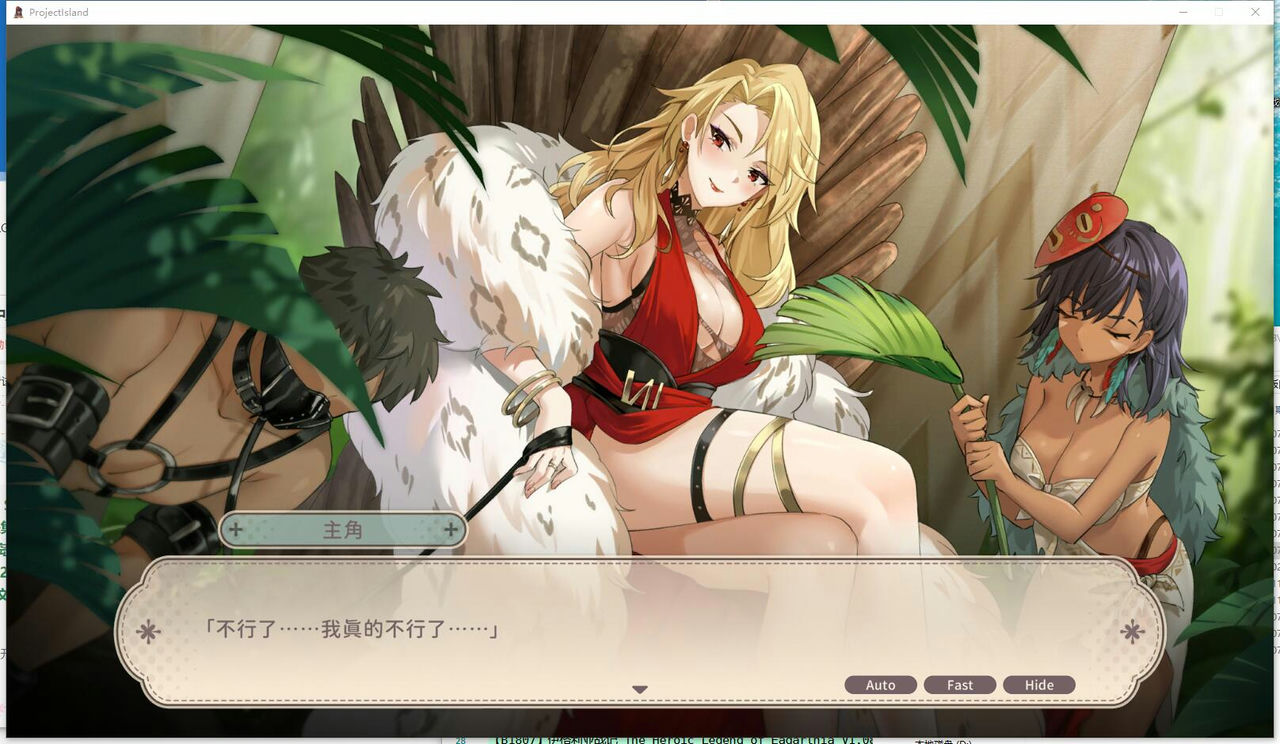Enable Auto play mode
This screenshot has height=744, width=1280.
point(881,684)
